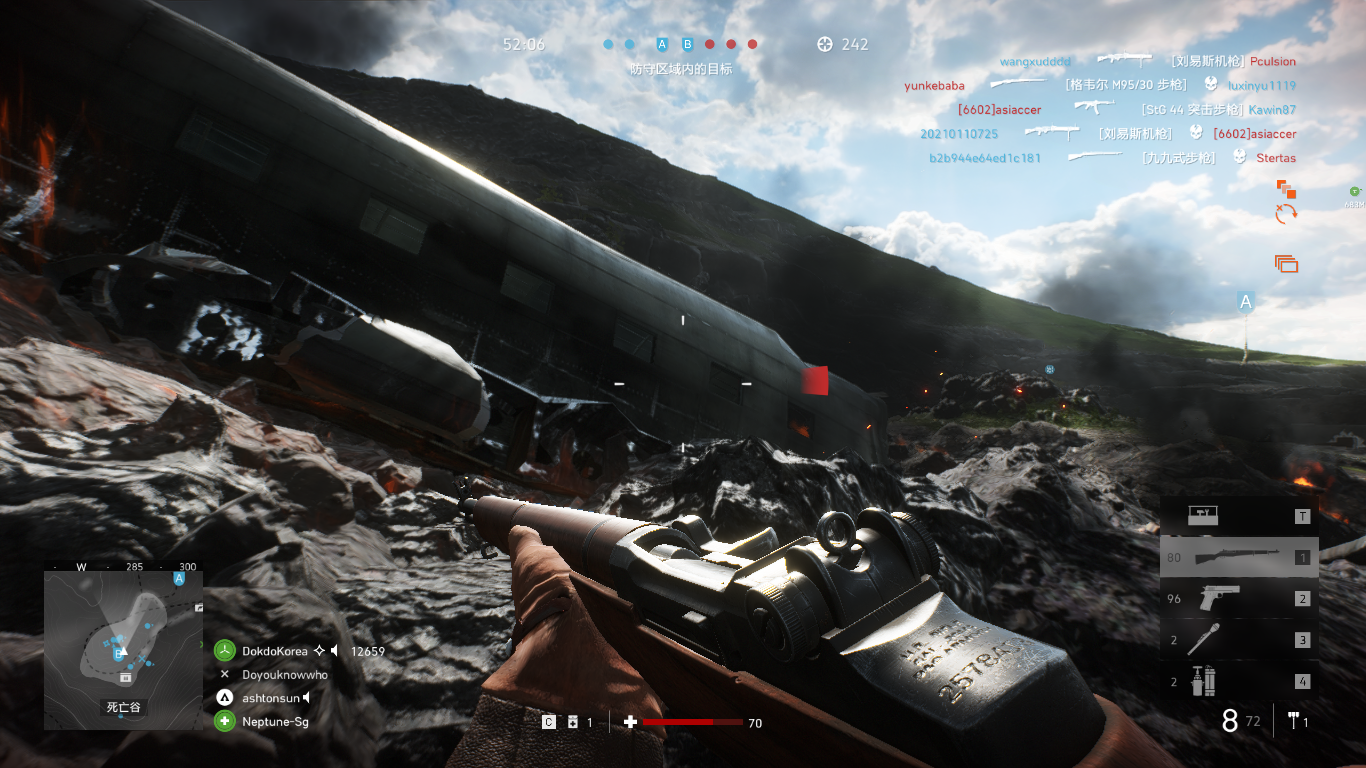Click the Stertas kill feed entry
This screenshot has height=768, width=1366.
tap(1276, 158)
